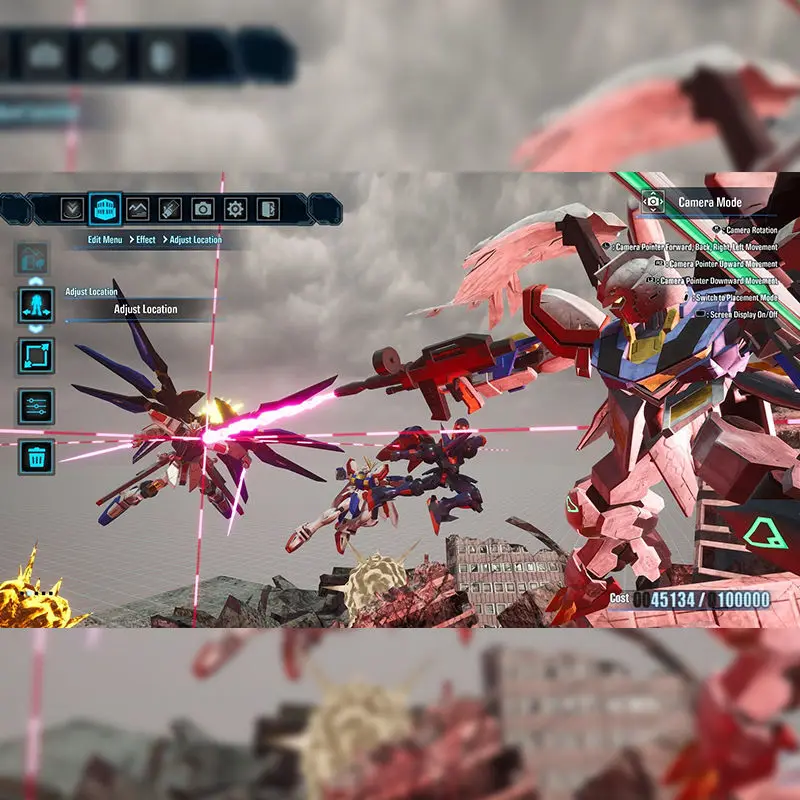Return to Edit Menu in the breadcrumb

click(105, 240)
